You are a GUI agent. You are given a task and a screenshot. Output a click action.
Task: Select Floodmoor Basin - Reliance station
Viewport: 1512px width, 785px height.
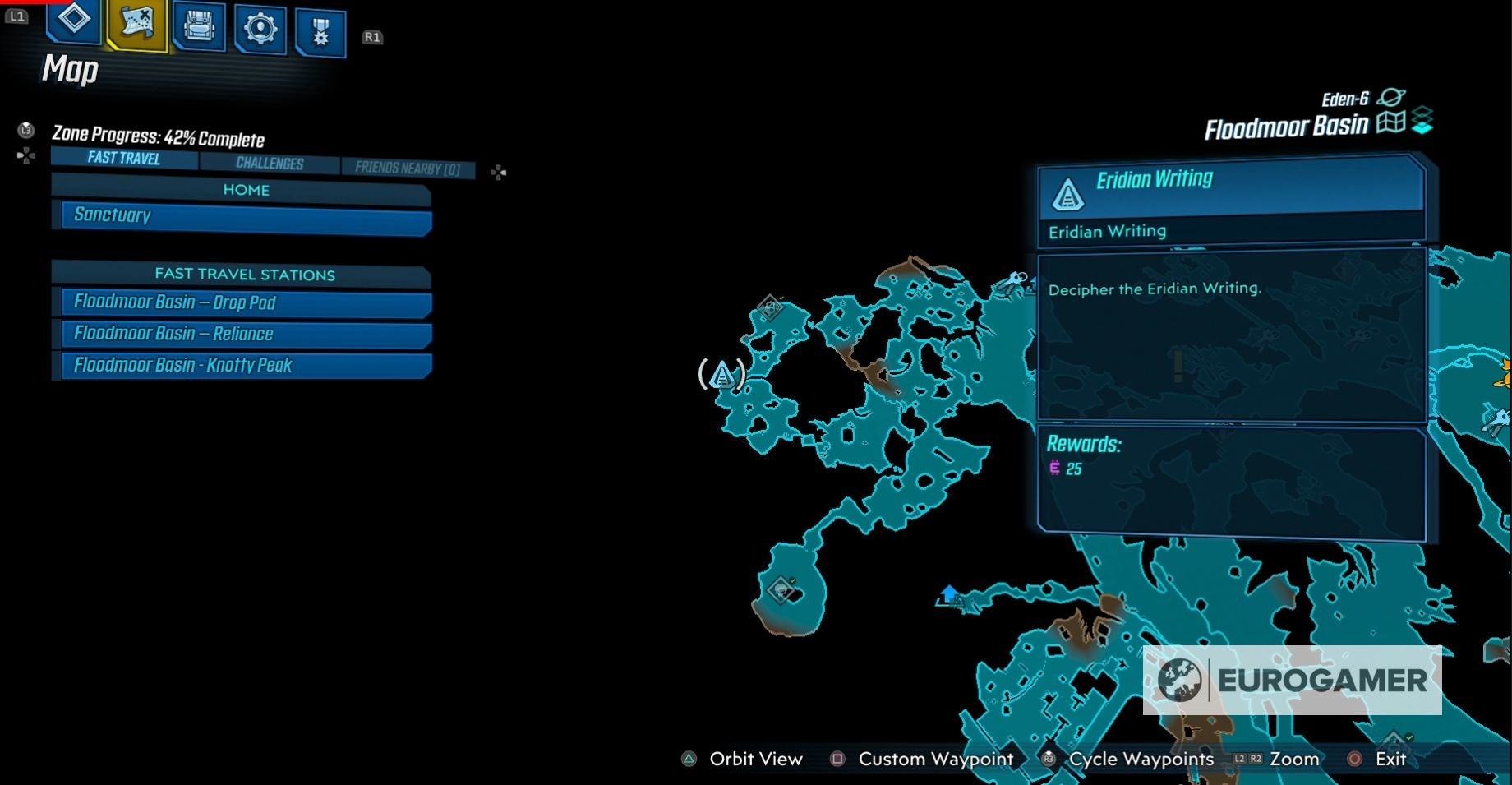coord(242,334)
